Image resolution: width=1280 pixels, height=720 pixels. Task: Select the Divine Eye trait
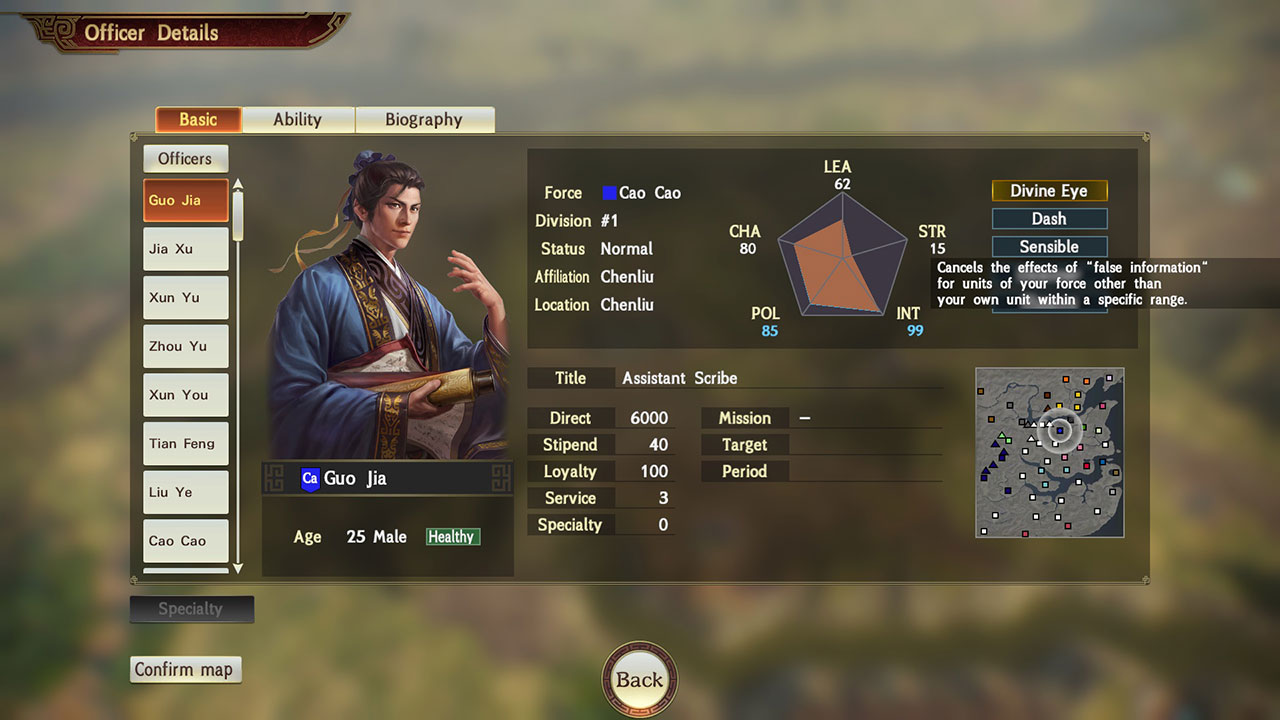(x=1049, y=191)
